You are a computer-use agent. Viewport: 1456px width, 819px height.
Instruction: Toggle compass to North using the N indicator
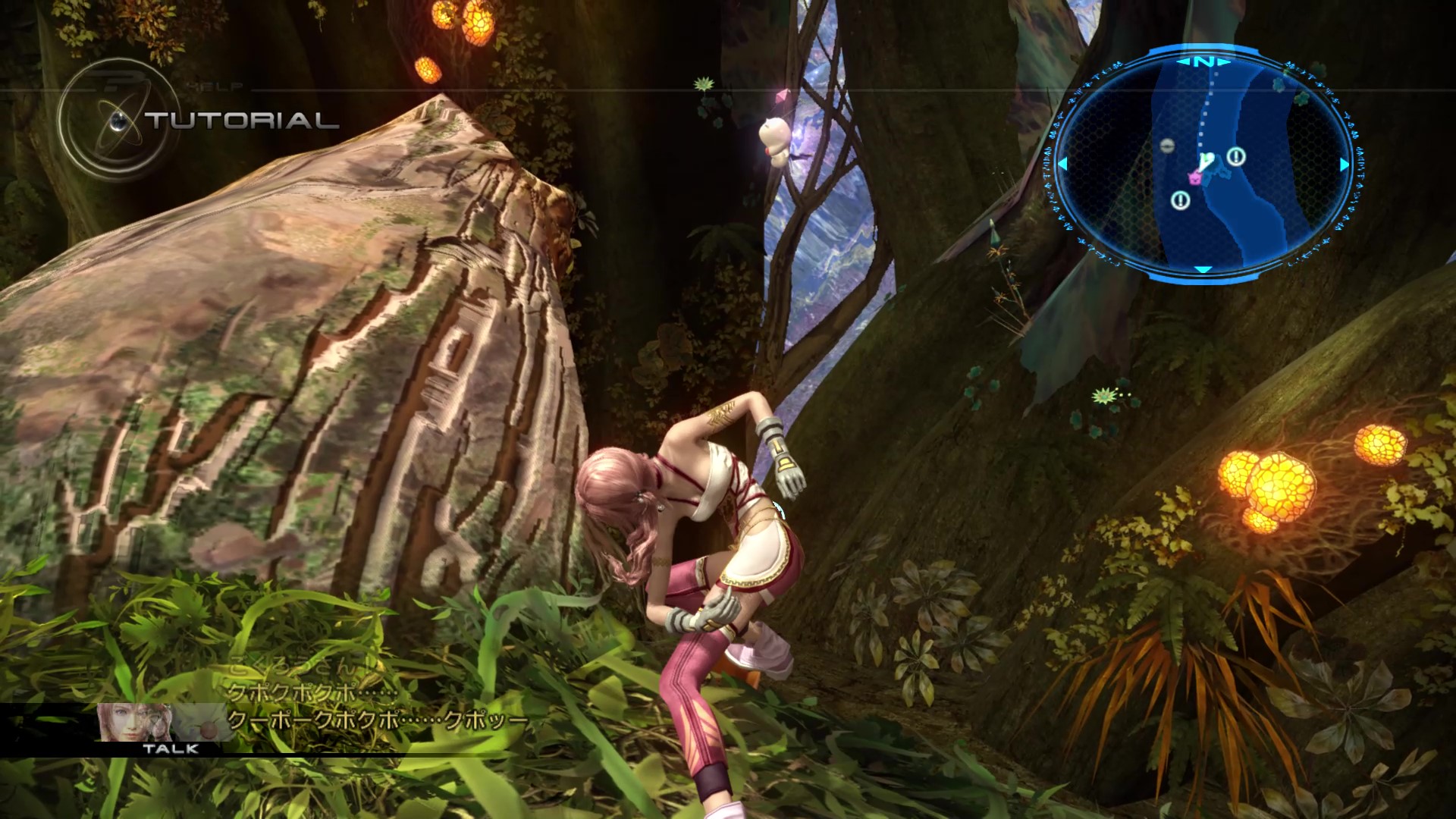1203,61
